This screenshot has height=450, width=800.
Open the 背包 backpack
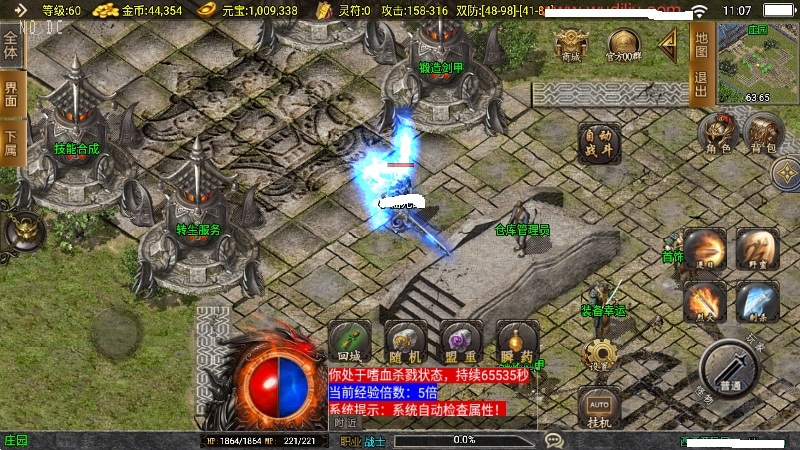pyautogui.click(x=762, y=134)
